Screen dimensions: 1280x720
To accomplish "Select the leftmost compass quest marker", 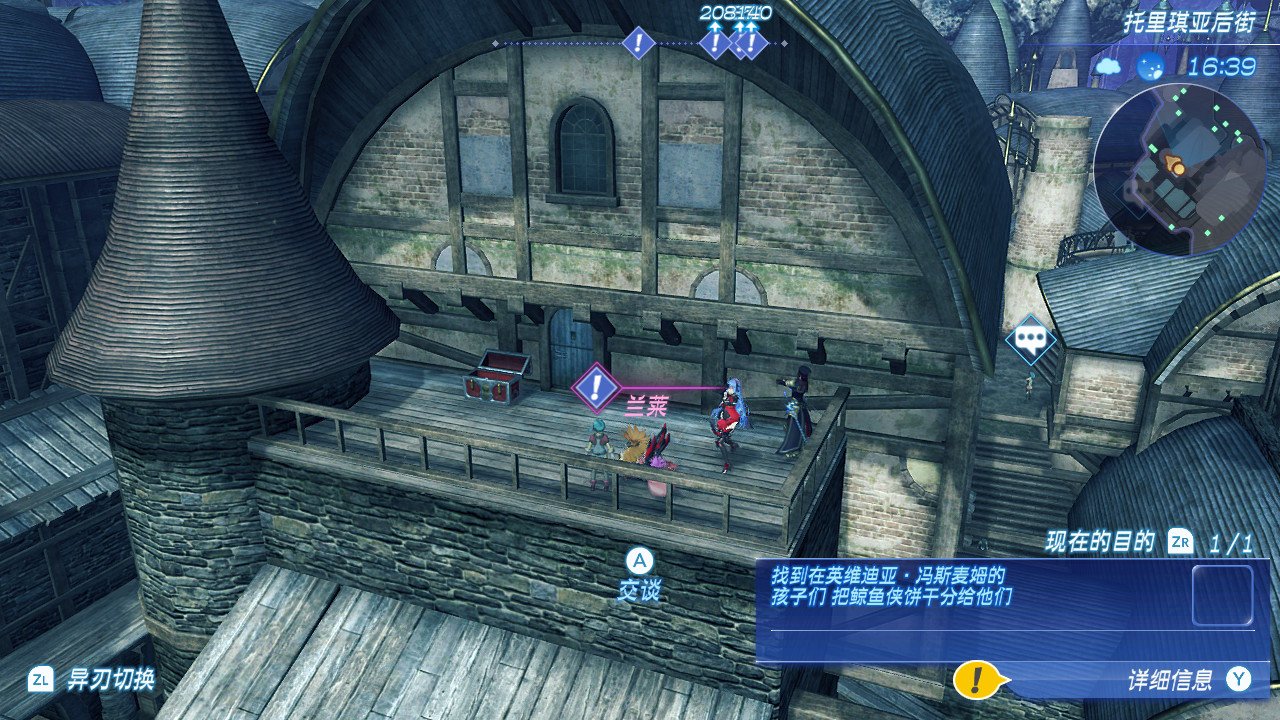I will point(638,43).
